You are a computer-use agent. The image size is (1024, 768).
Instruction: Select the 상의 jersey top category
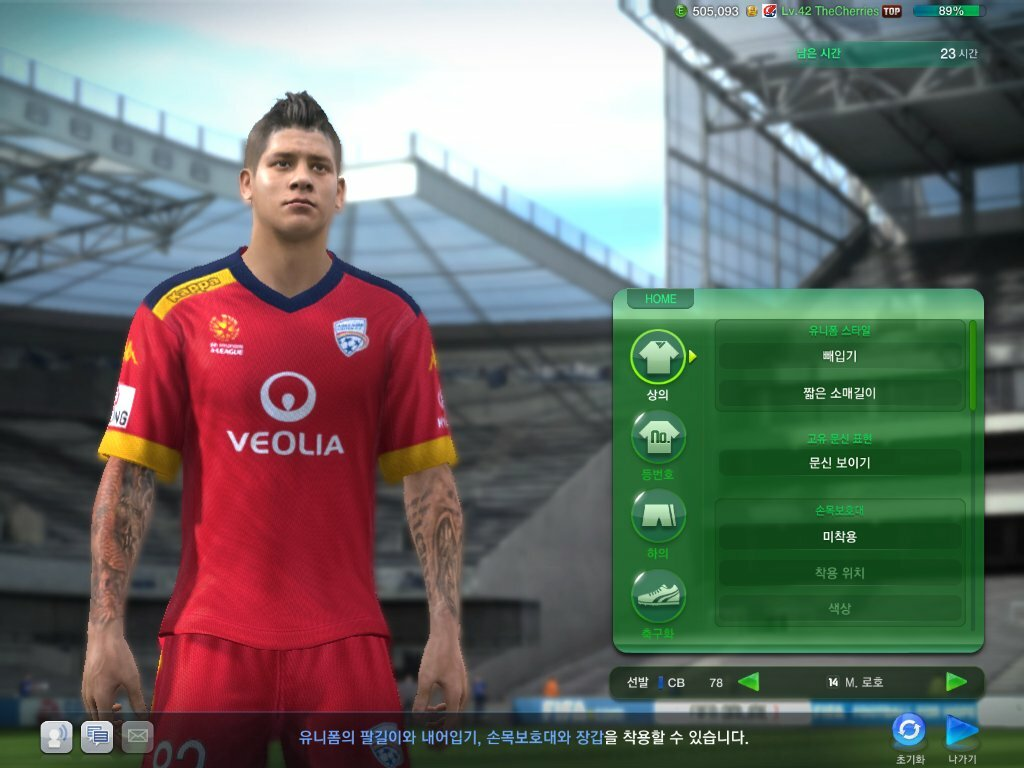tap(658, 357)
